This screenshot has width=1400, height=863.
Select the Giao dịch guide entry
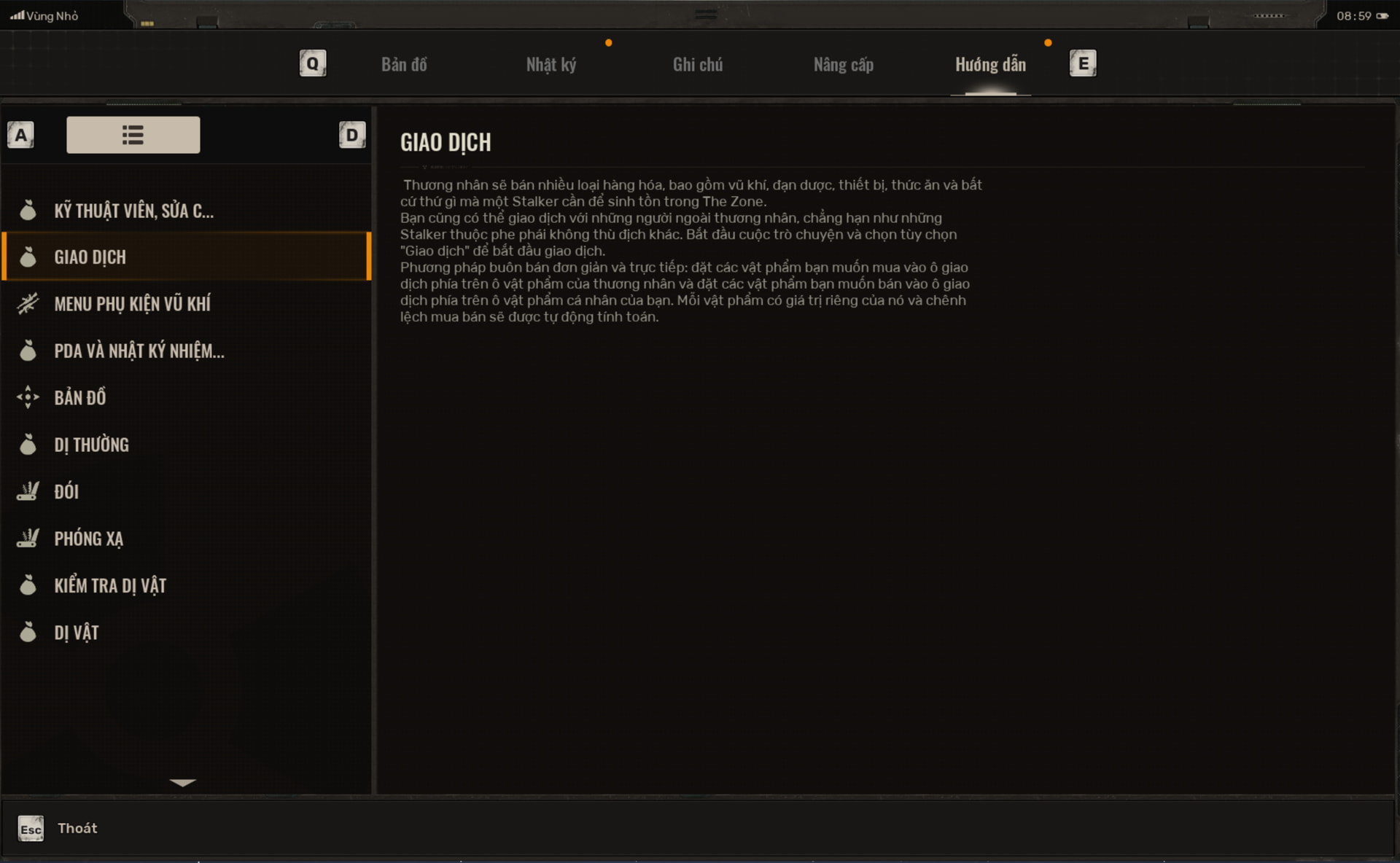click(x=90, y=257)
